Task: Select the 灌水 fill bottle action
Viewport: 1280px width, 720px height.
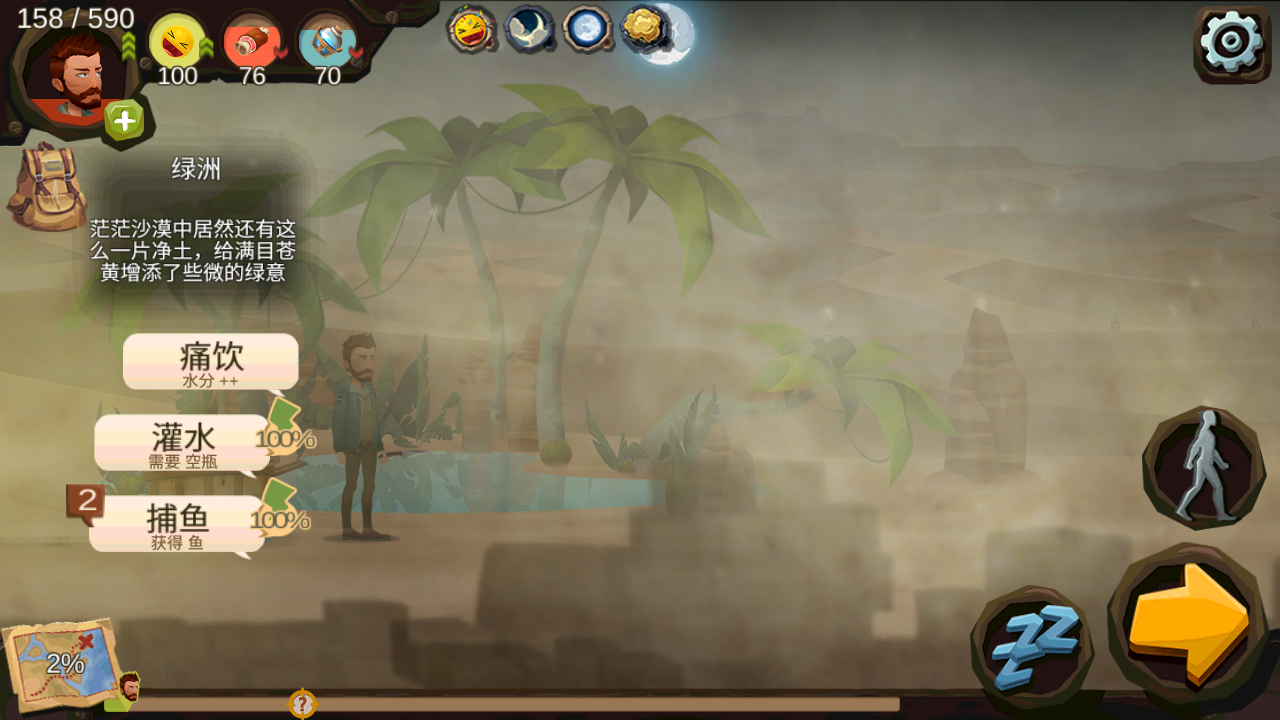Action: 183,442
